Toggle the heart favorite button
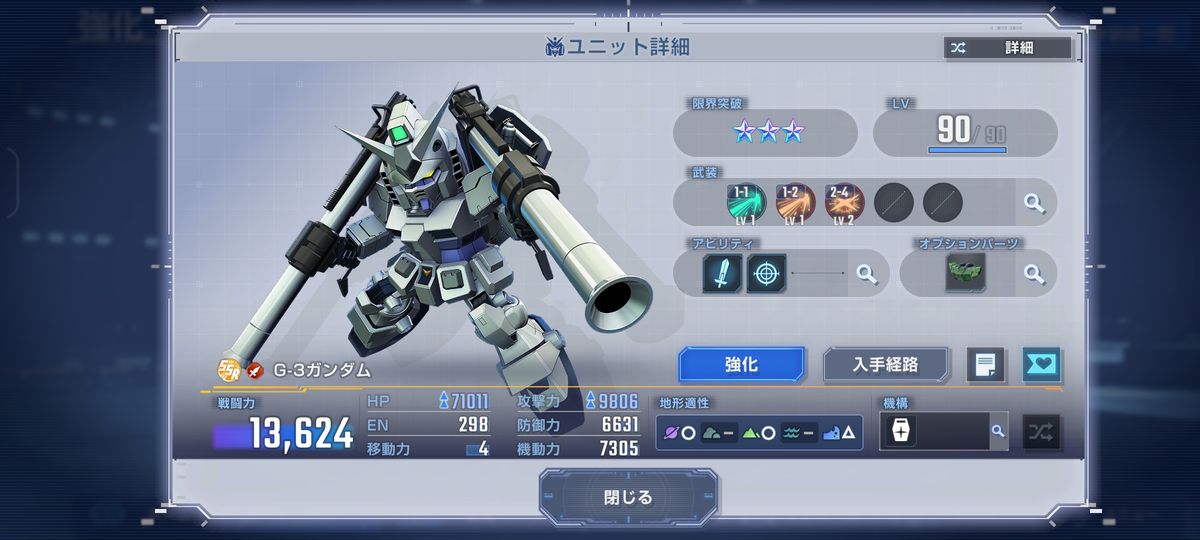 pos(1041,365)
